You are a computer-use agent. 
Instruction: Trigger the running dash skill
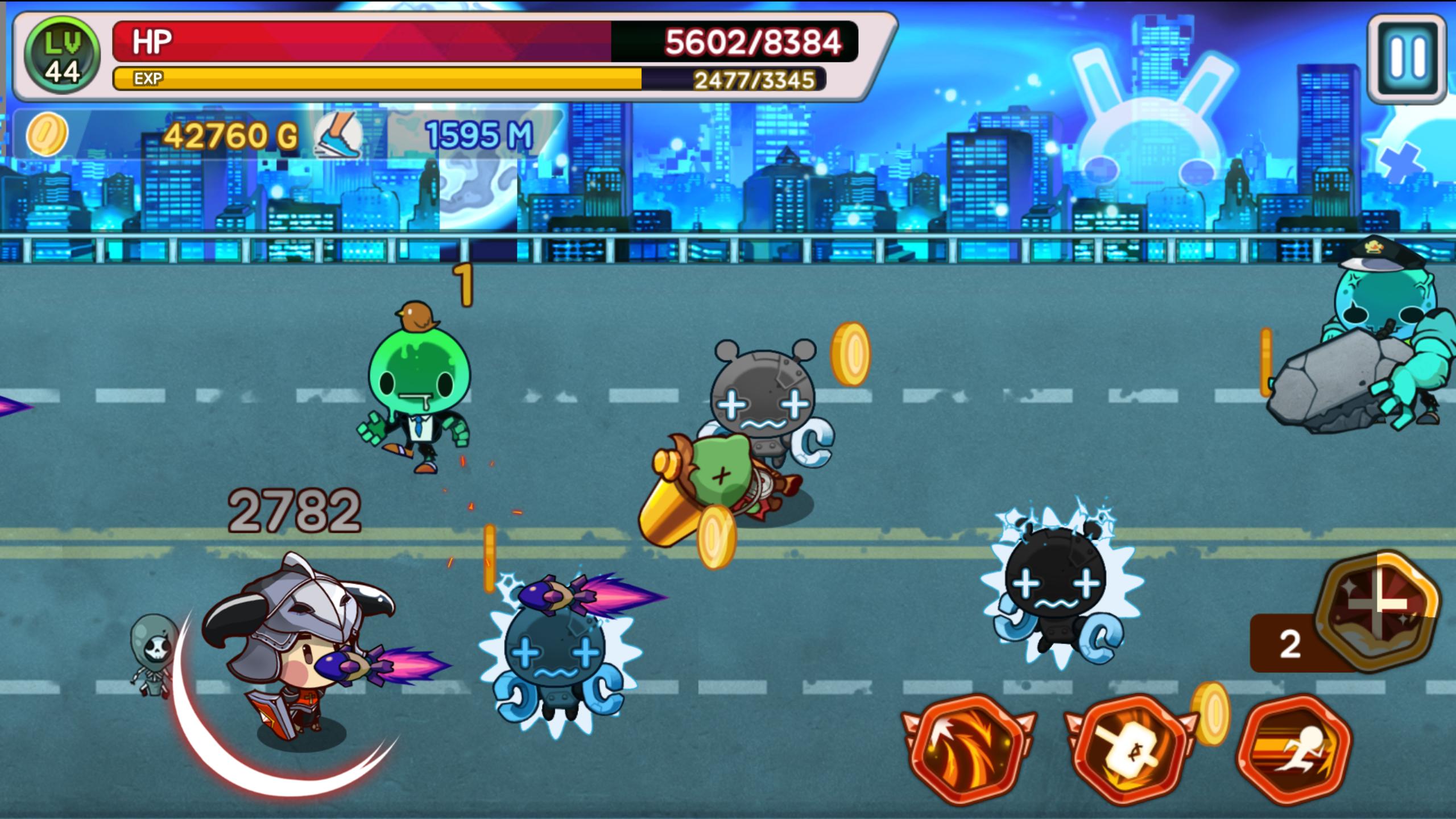(1295, 750)
